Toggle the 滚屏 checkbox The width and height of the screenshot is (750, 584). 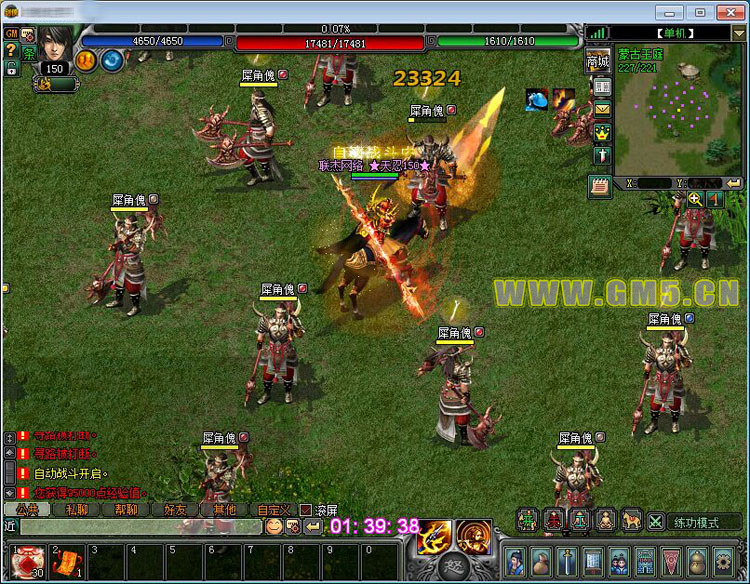point(306,509)
